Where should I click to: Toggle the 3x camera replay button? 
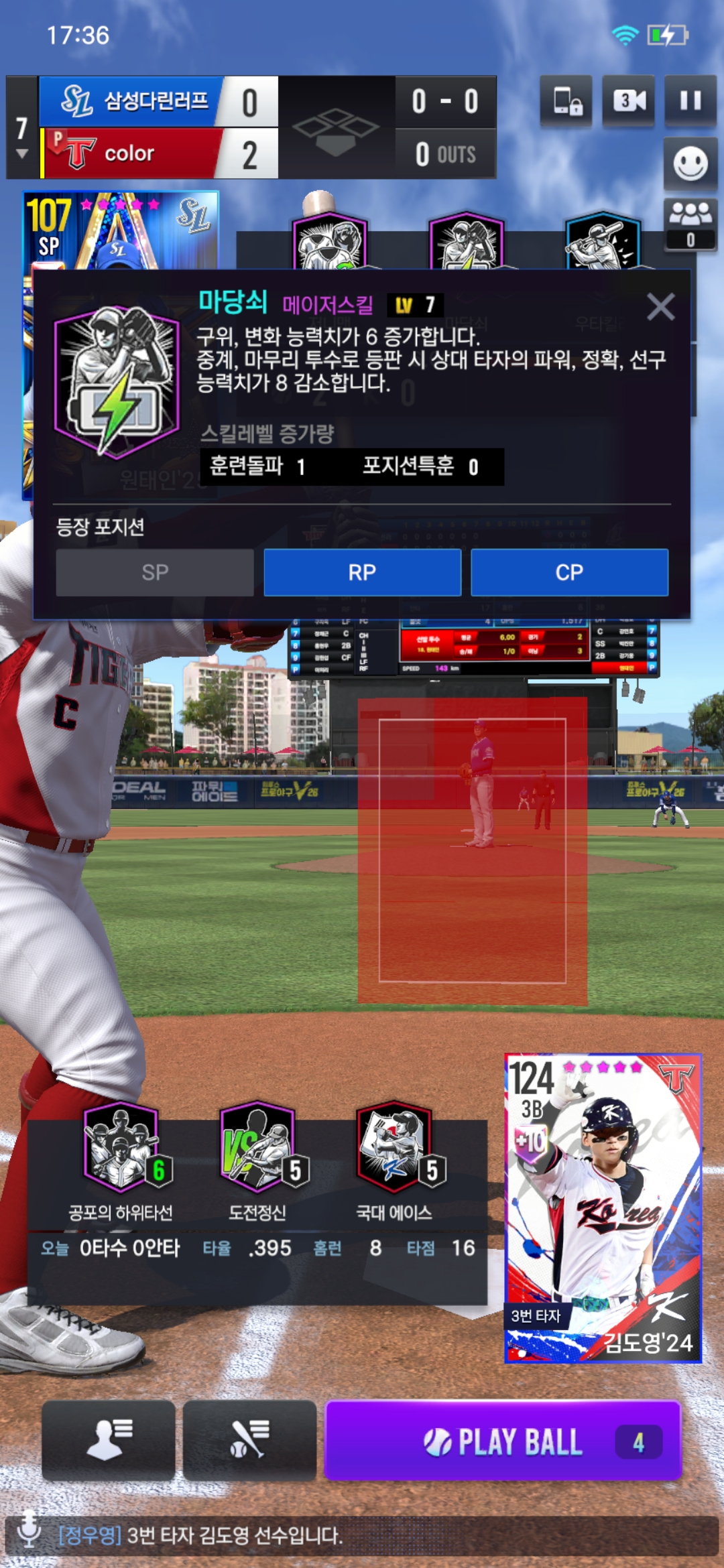coord(629,101)
